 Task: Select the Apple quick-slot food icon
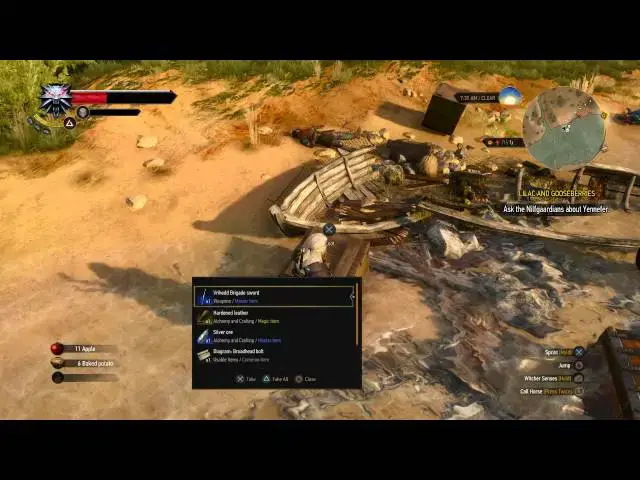tap(57, 349)
